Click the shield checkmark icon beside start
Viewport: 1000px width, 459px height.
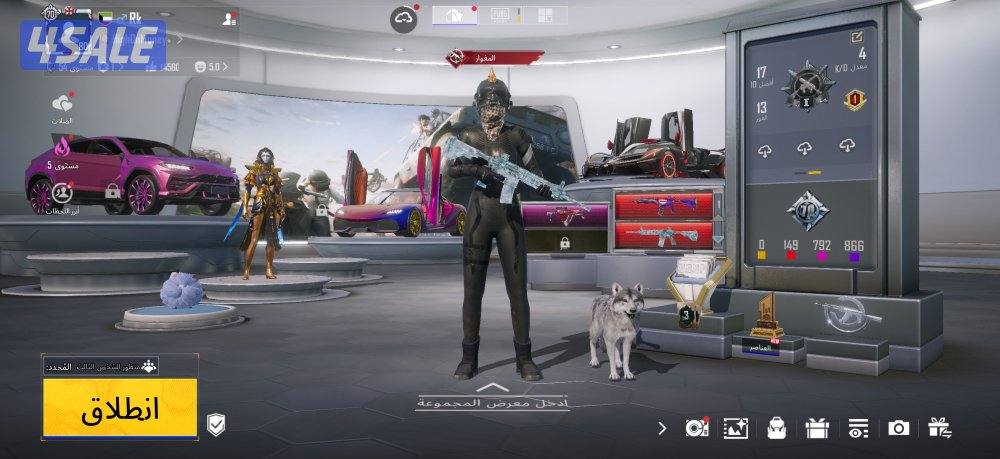coord(215,425)
